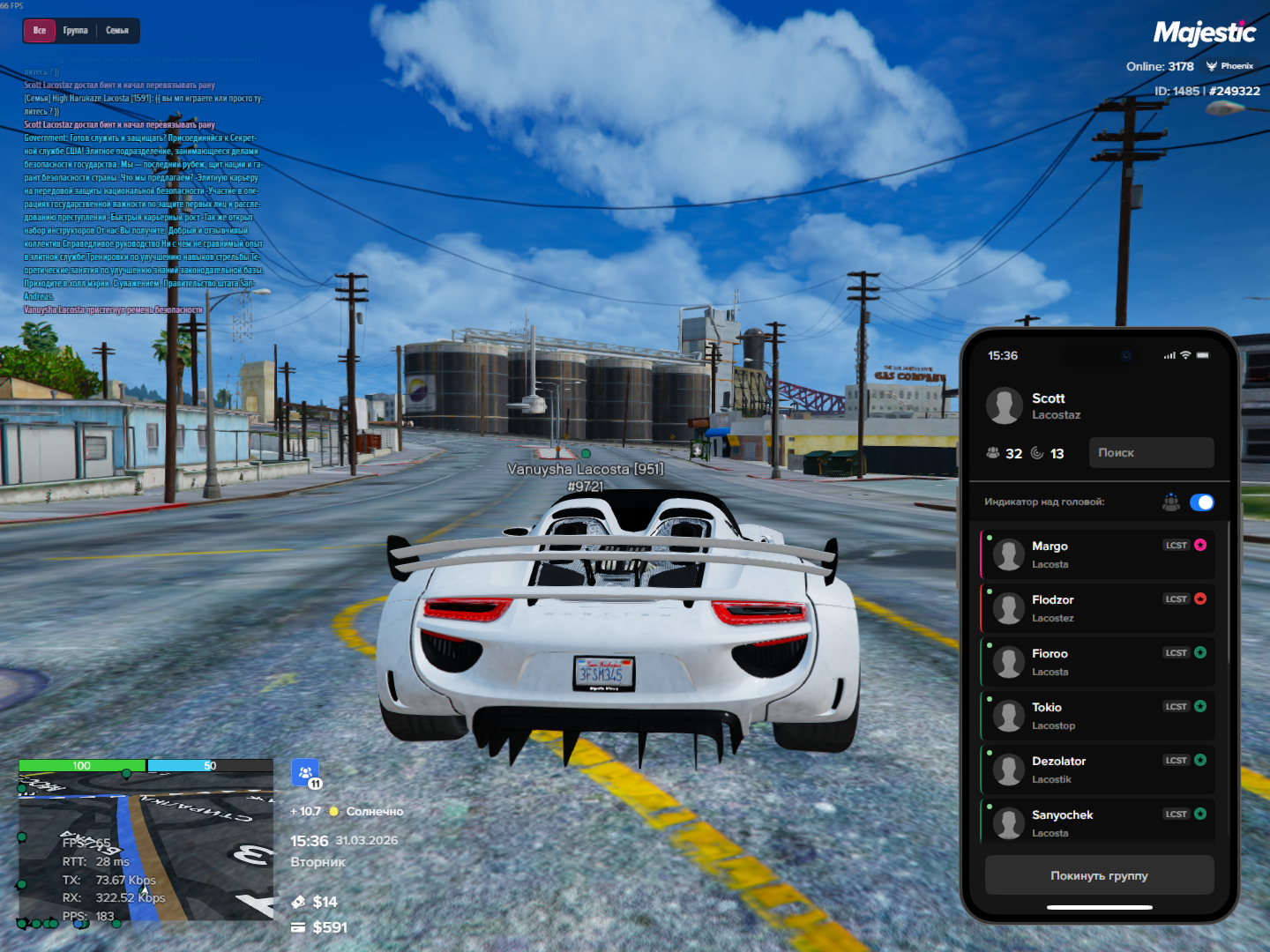This screenshot has height=952, width=1270.
Task: Tap the phone's home bar
Action: [x=1099, y=907]
